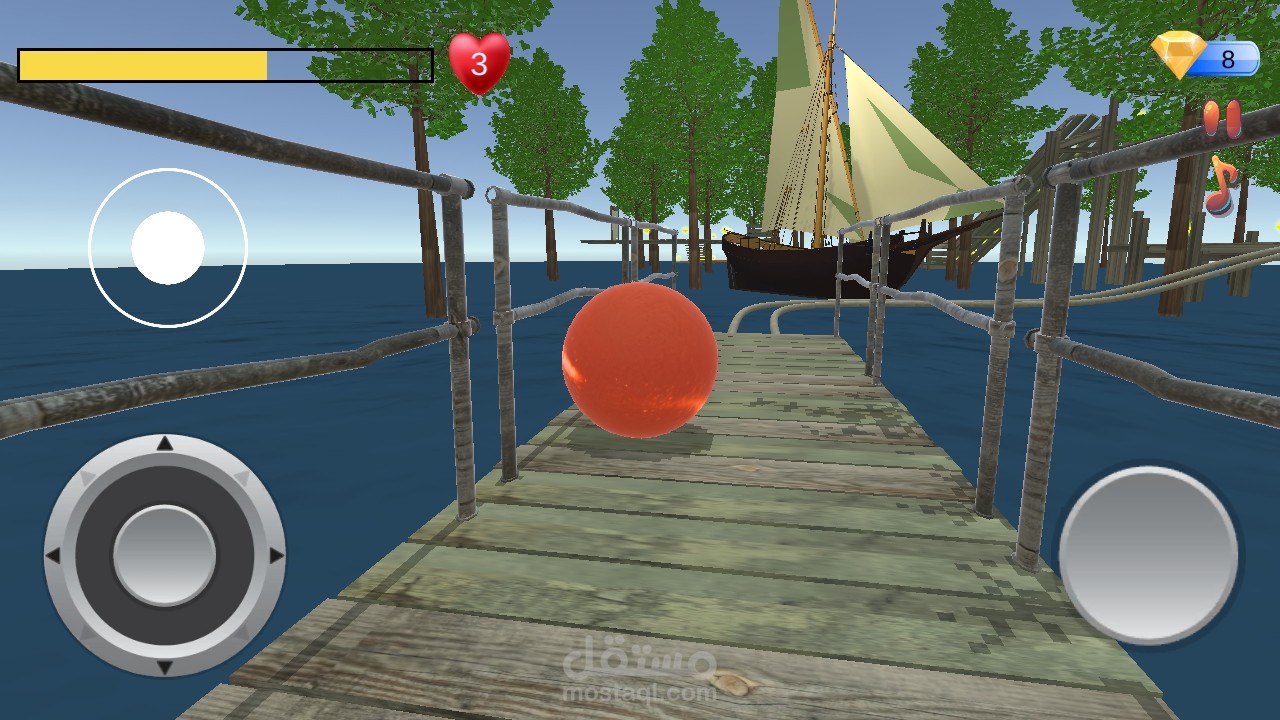
Task: Toggle the music note sound button
Action: (x=1221, y=187)
